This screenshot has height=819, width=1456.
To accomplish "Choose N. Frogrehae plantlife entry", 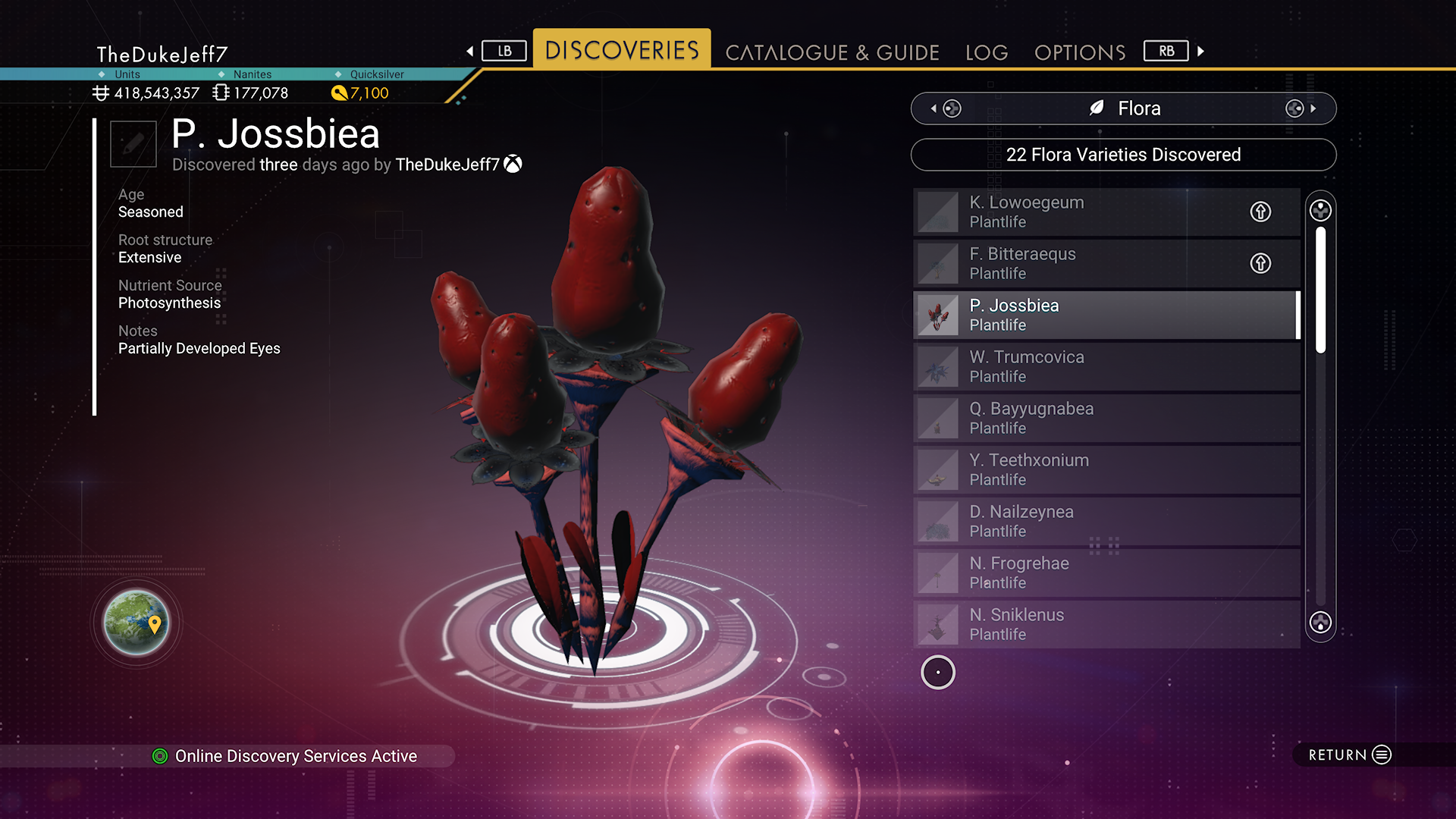I will coord(1106,573).
